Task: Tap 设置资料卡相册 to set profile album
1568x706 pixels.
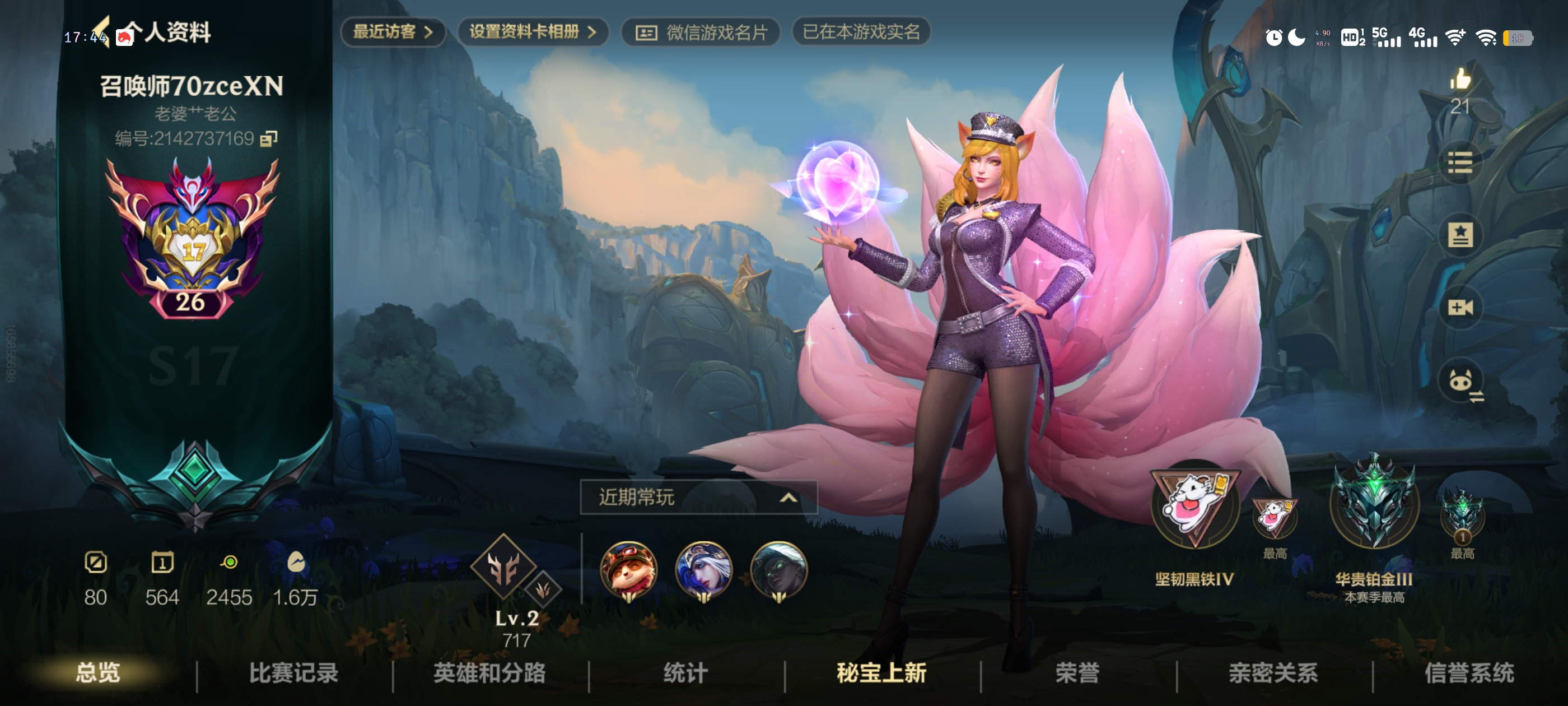Action: [533, 34]
